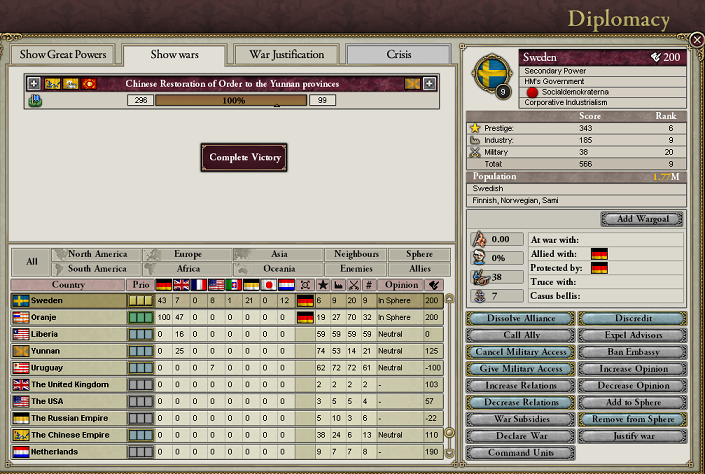Choose The Chinese Empire row

(66, 435)
